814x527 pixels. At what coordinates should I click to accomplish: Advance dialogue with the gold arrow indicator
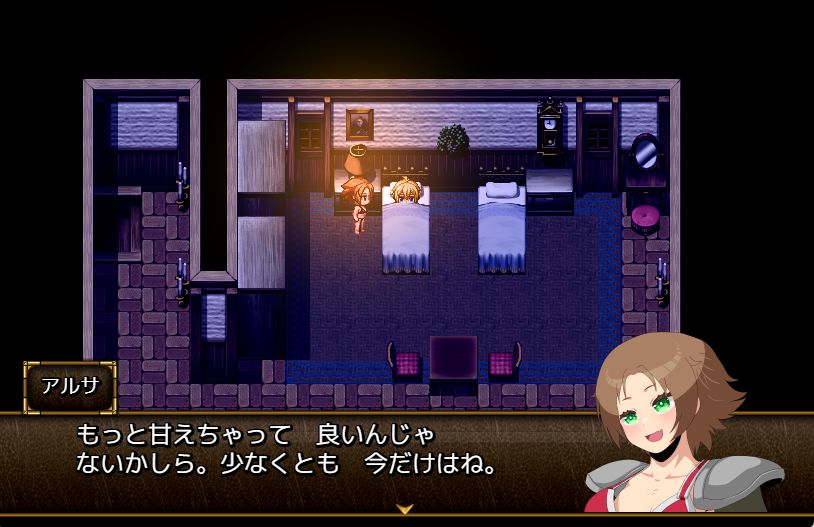pos(405,509)
